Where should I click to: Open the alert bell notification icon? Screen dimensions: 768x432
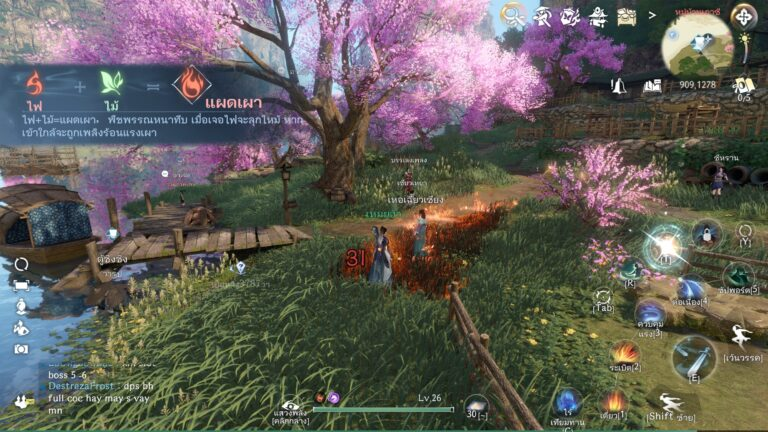(620, 85)
